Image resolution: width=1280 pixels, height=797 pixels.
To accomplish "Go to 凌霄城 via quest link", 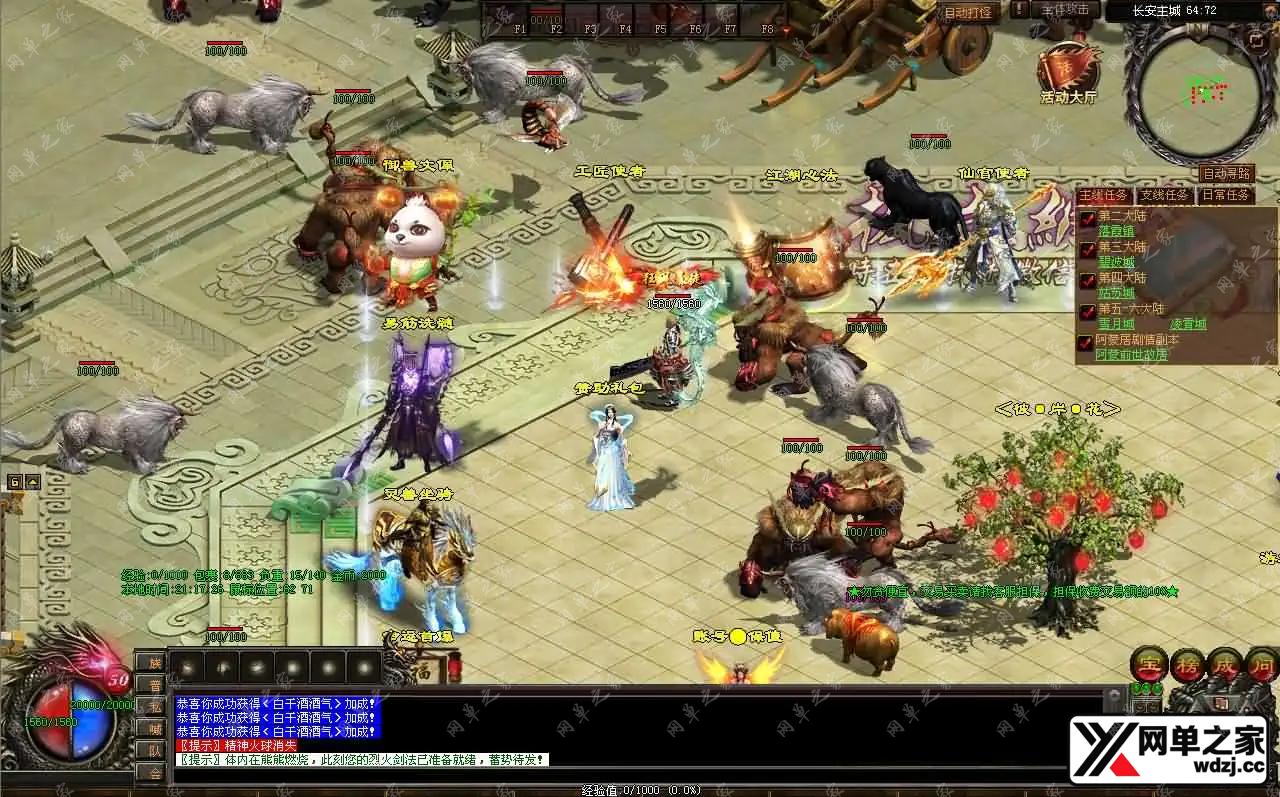I will tap(1188, 325).
